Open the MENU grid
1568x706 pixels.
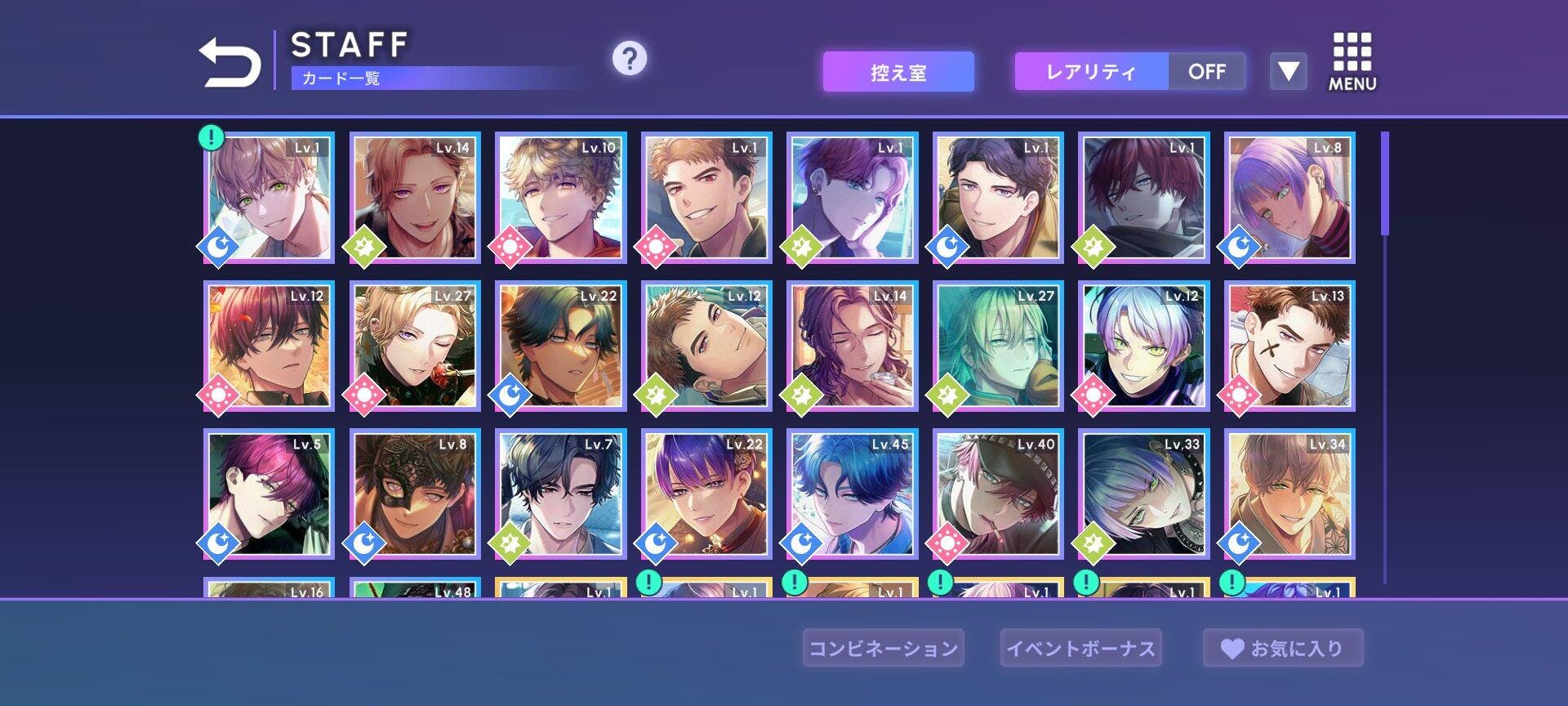click(1352, 62)
